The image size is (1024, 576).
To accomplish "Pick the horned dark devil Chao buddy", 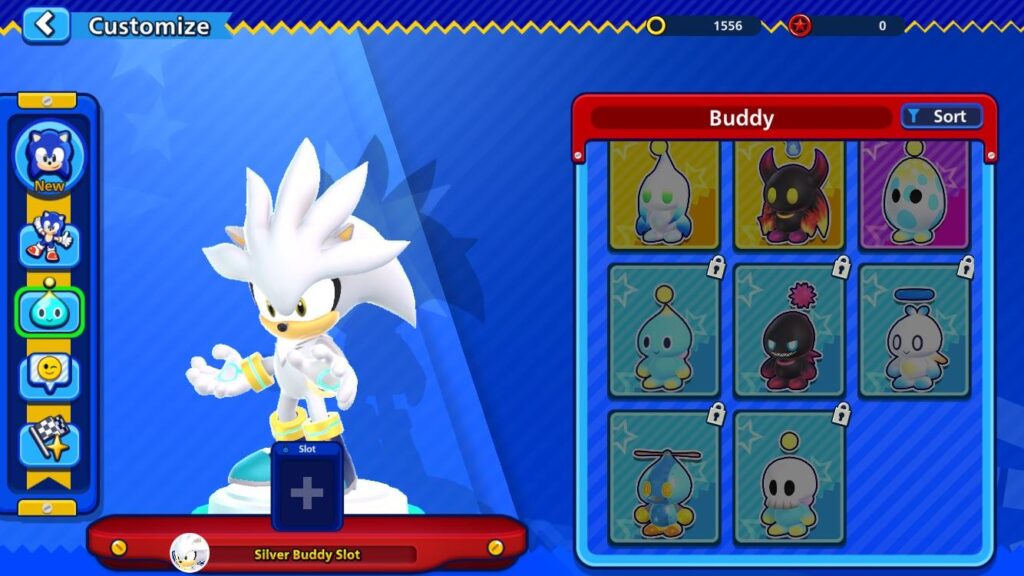I will point(789,195).
